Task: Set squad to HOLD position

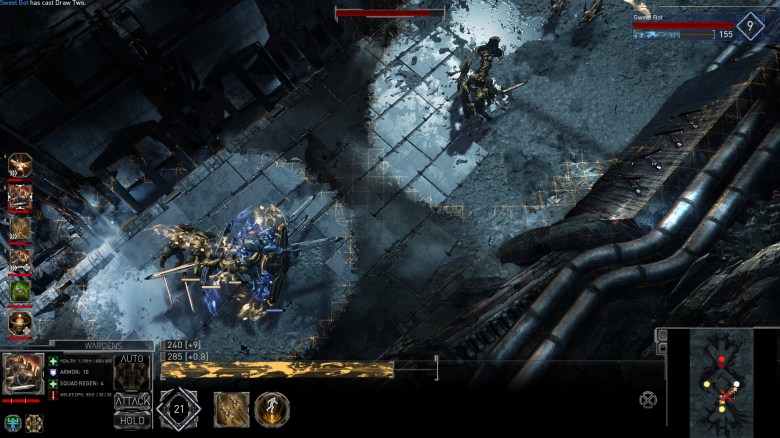Action: point(132,421)
